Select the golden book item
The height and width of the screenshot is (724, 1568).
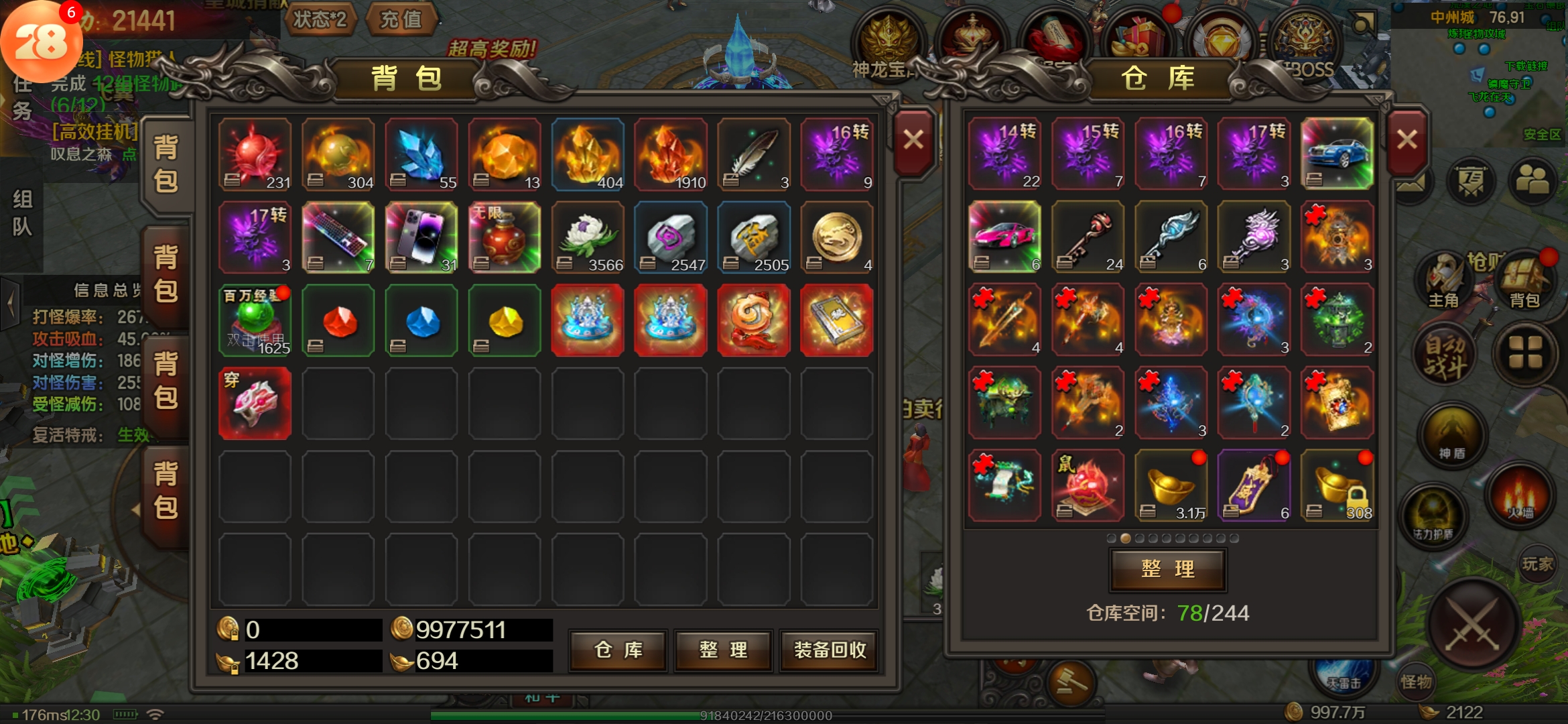[837, 320]
